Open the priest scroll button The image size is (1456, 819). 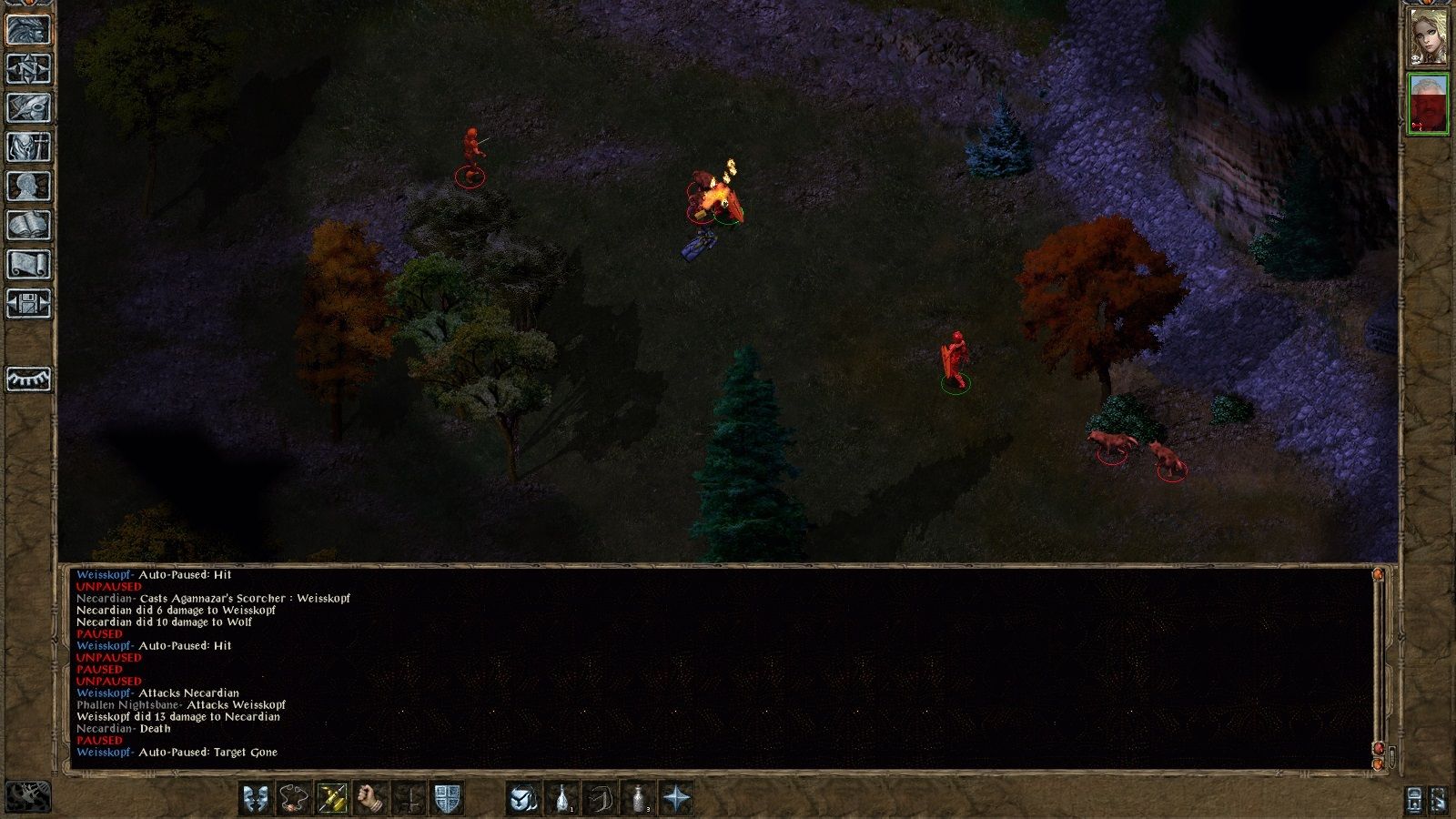pyautogui.click(x=28, y=265)
